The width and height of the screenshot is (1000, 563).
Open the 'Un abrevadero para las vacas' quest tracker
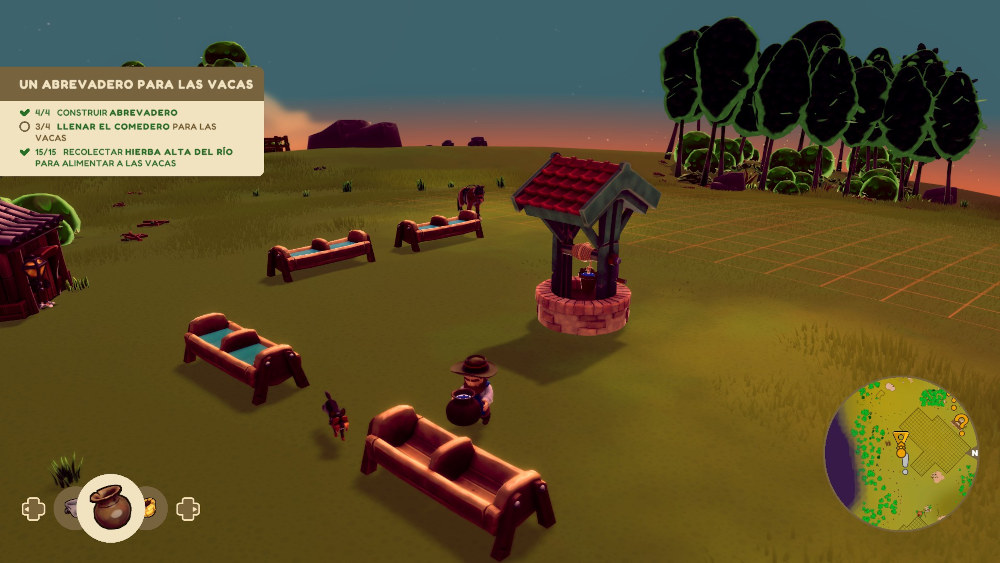(135, 84)
